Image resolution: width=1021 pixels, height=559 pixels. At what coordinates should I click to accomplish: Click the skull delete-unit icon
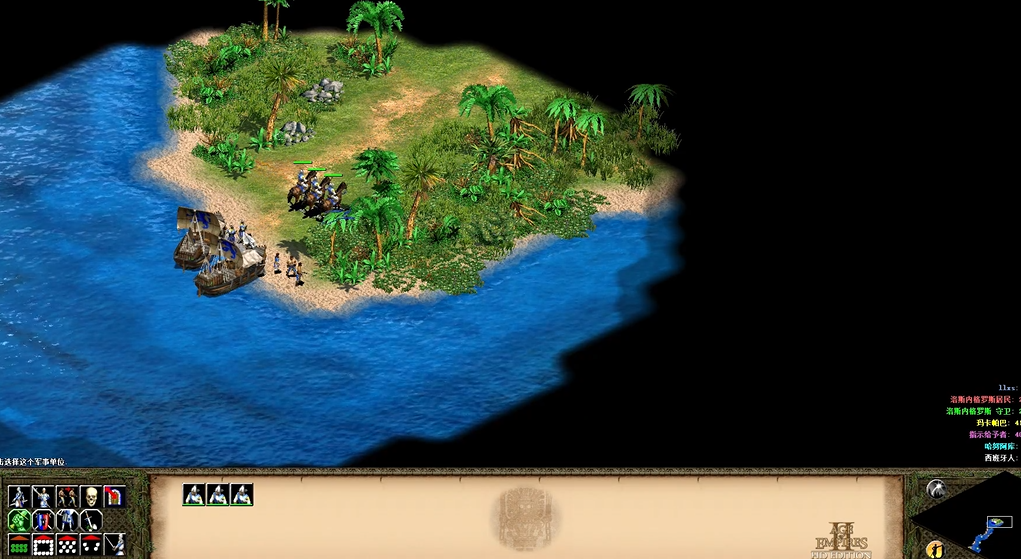90,497
